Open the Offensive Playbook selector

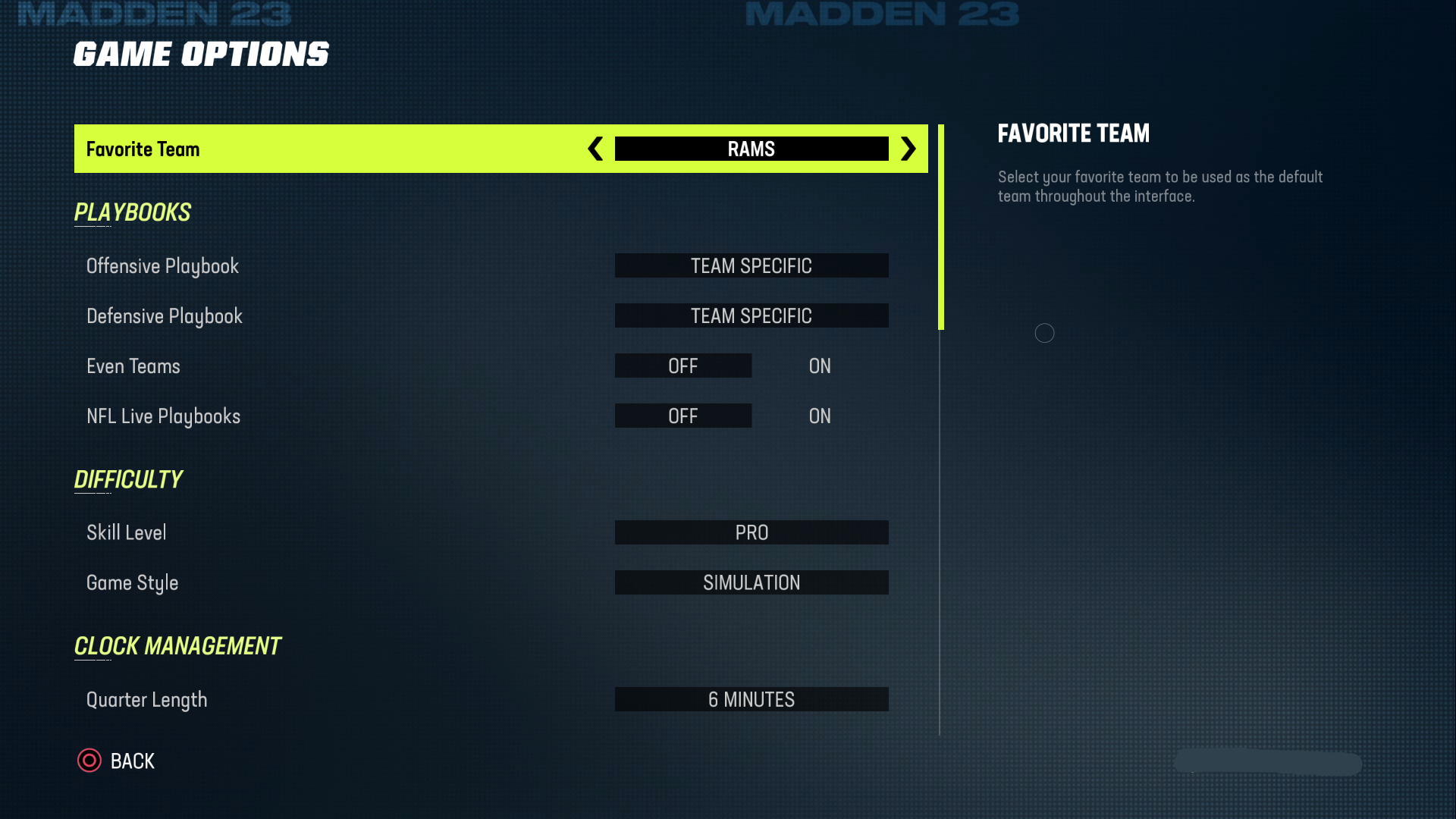(x=752, y=265)
